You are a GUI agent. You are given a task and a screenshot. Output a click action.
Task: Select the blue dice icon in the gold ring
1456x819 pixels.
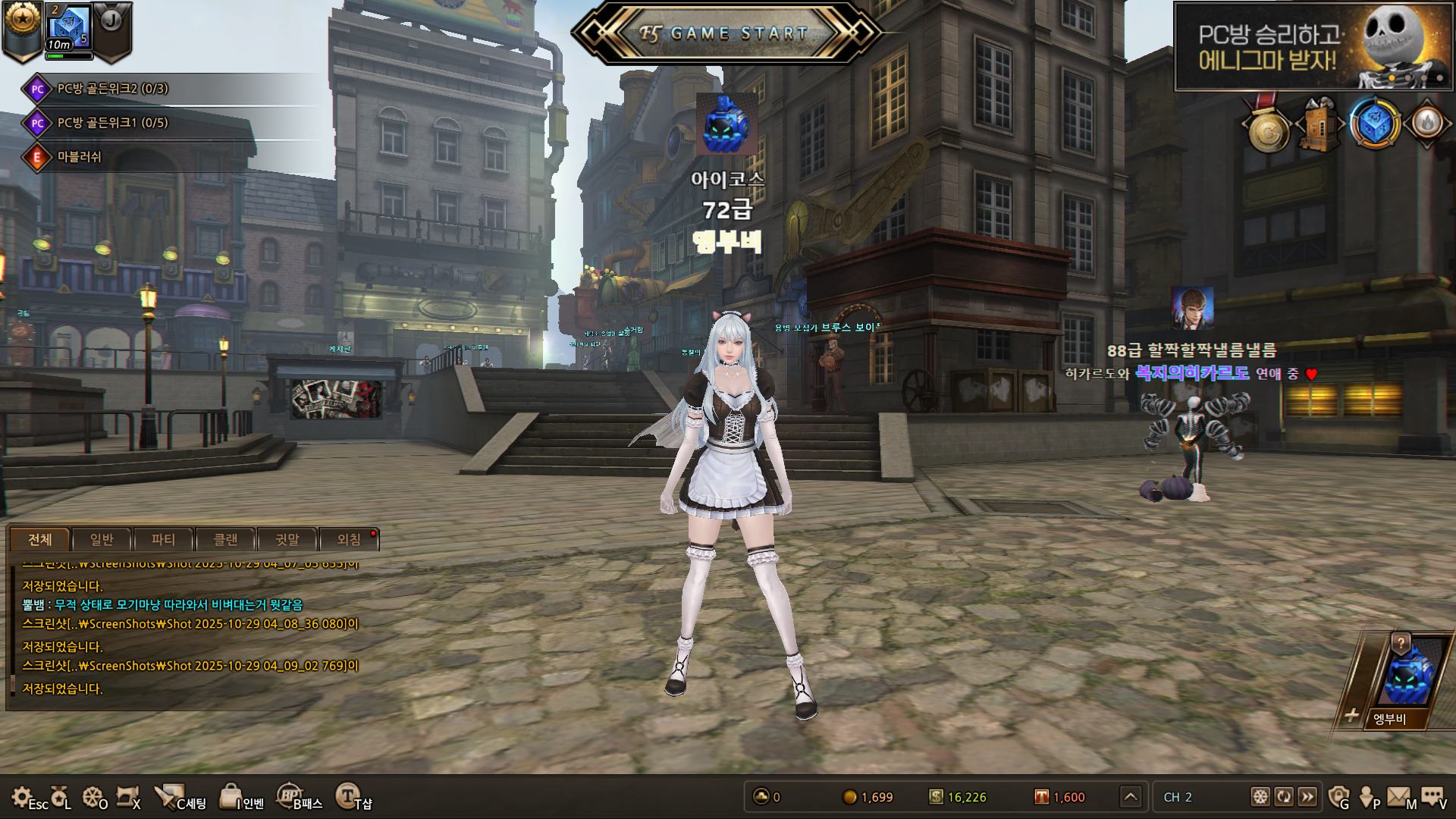coord(1374,124)
